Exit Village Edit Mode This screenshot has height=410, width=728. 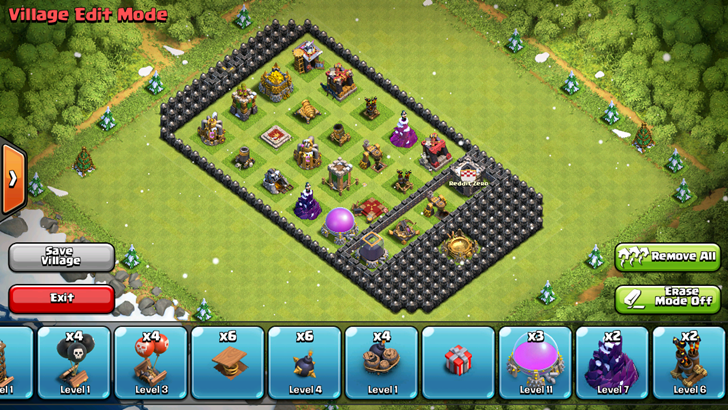pyautogui.click(x=61, y=297)
